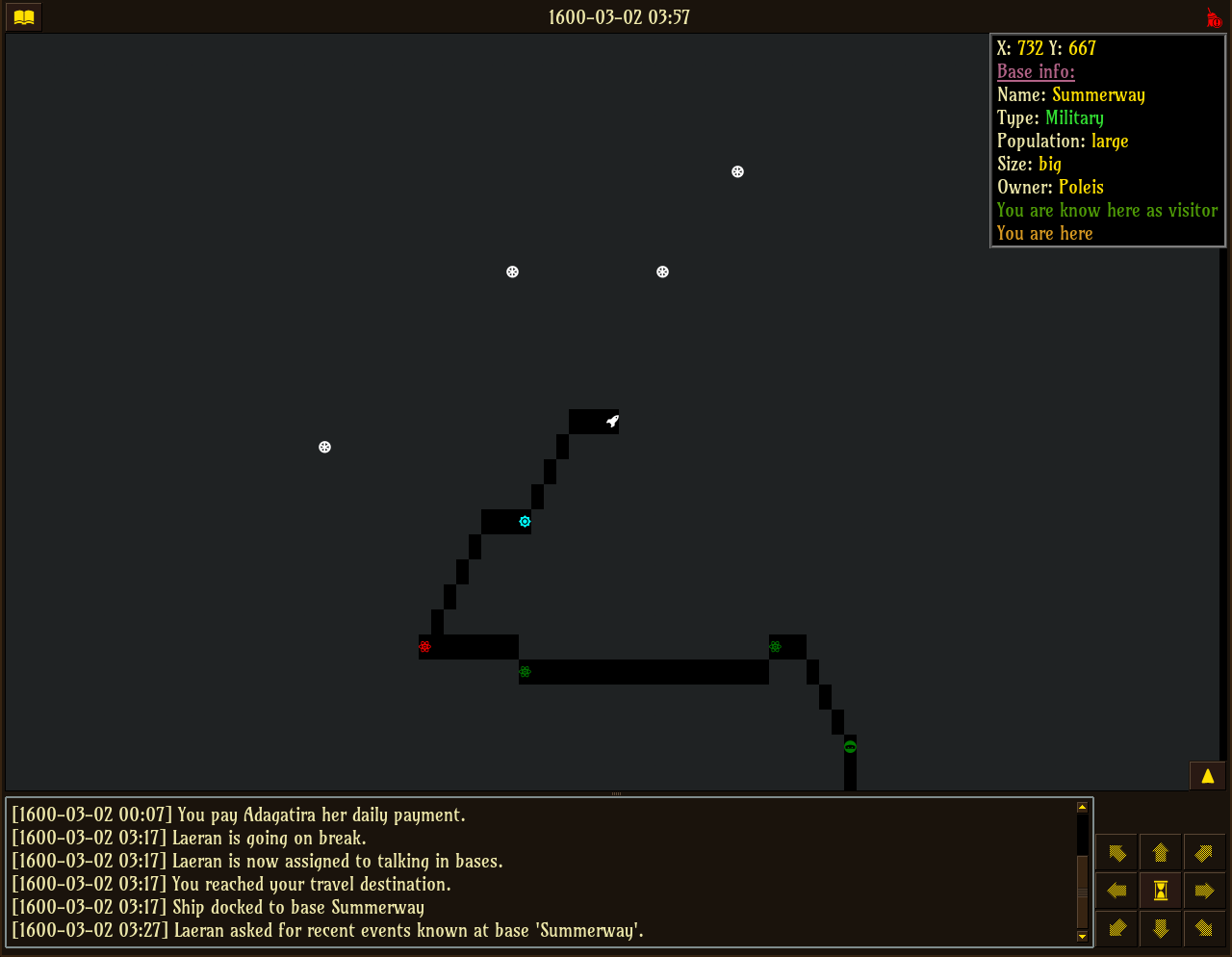The width and height of the screenshot is (1232, 957).
Task: Click the message log scrollbar bottom arrow
Action: pos(1082,936)
